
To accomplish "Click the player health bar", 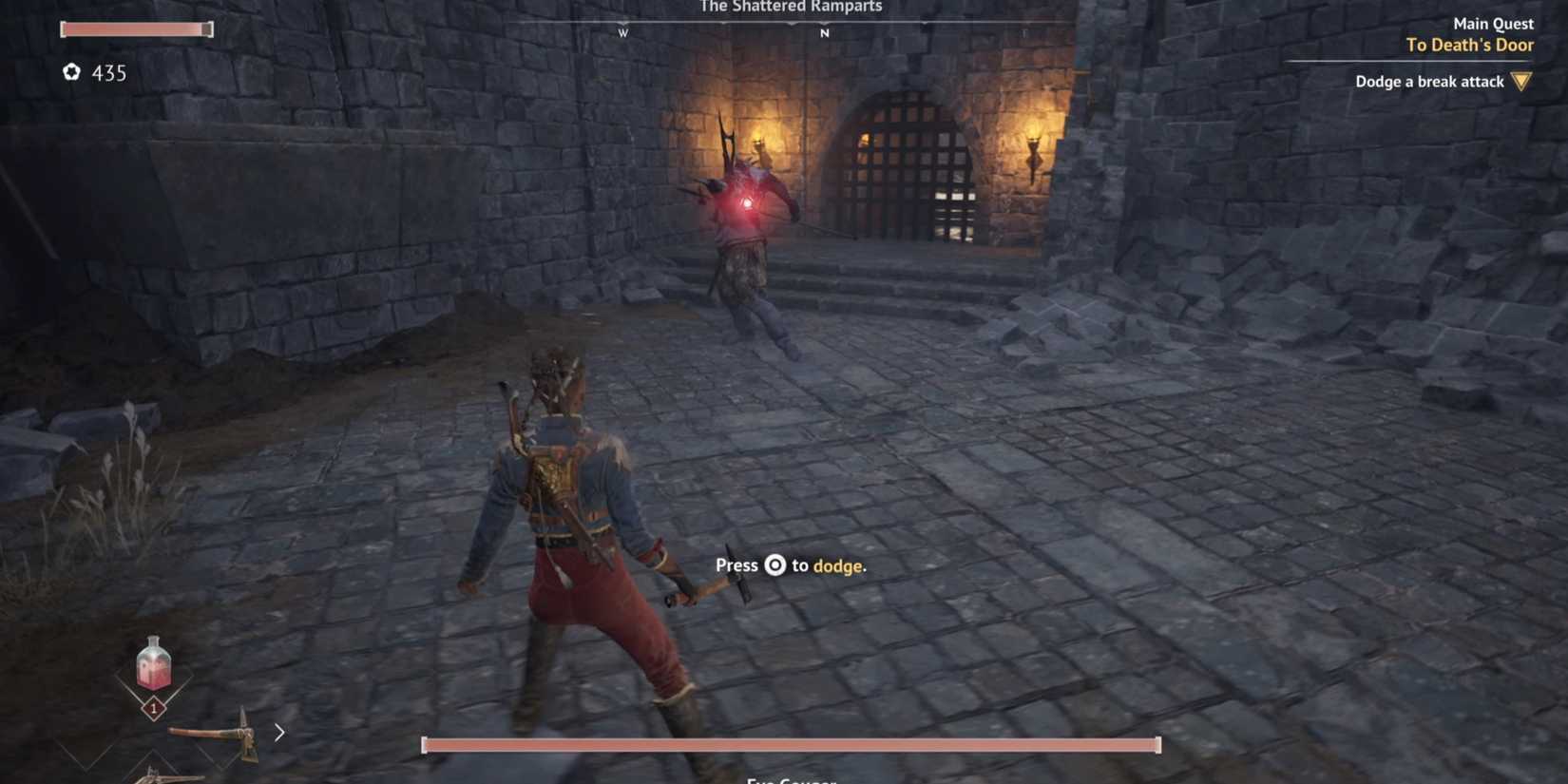I will (x=137, y=29).
